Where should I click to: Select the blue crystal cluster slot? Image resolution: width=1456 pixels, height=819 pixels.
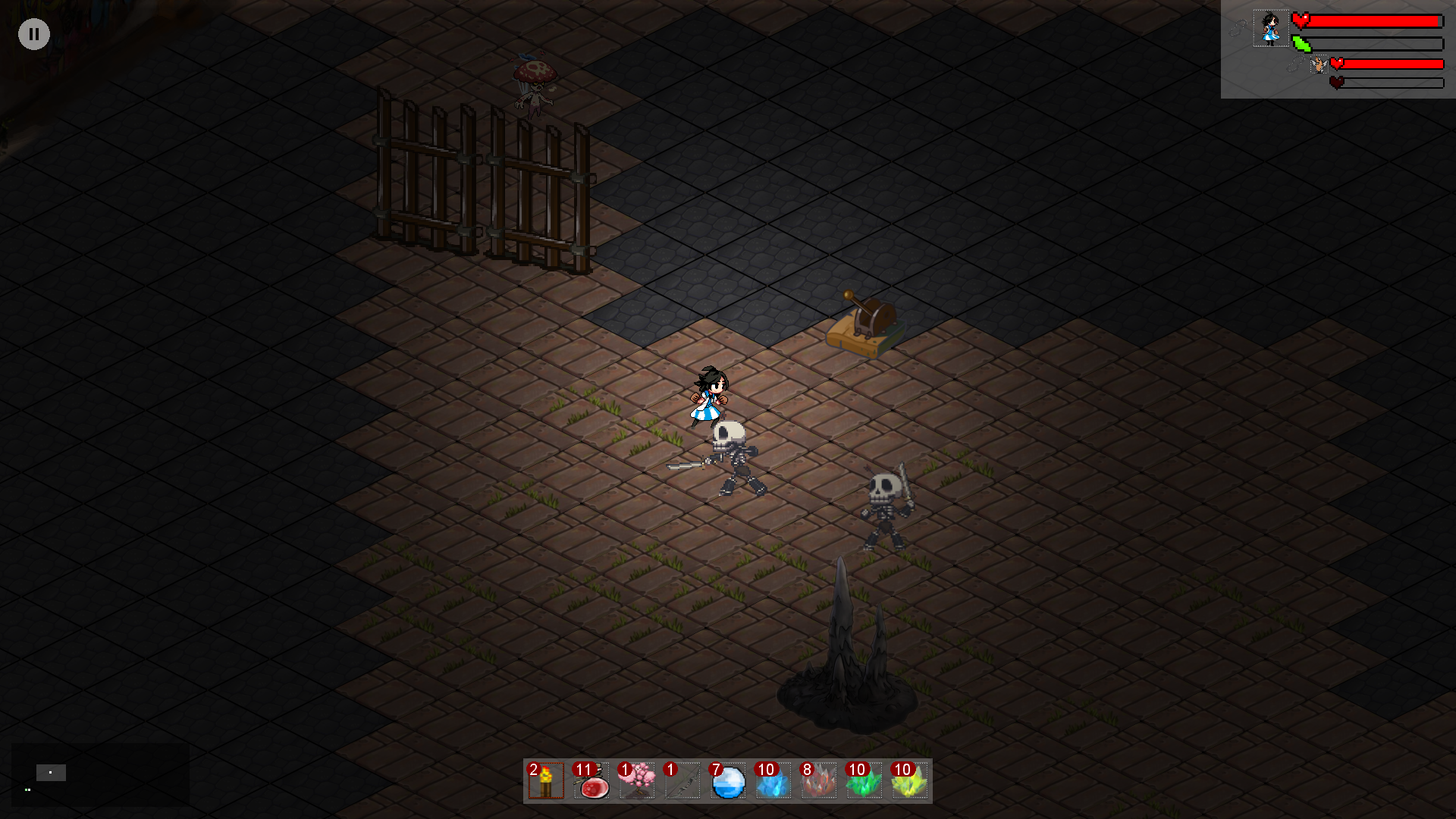773,781
